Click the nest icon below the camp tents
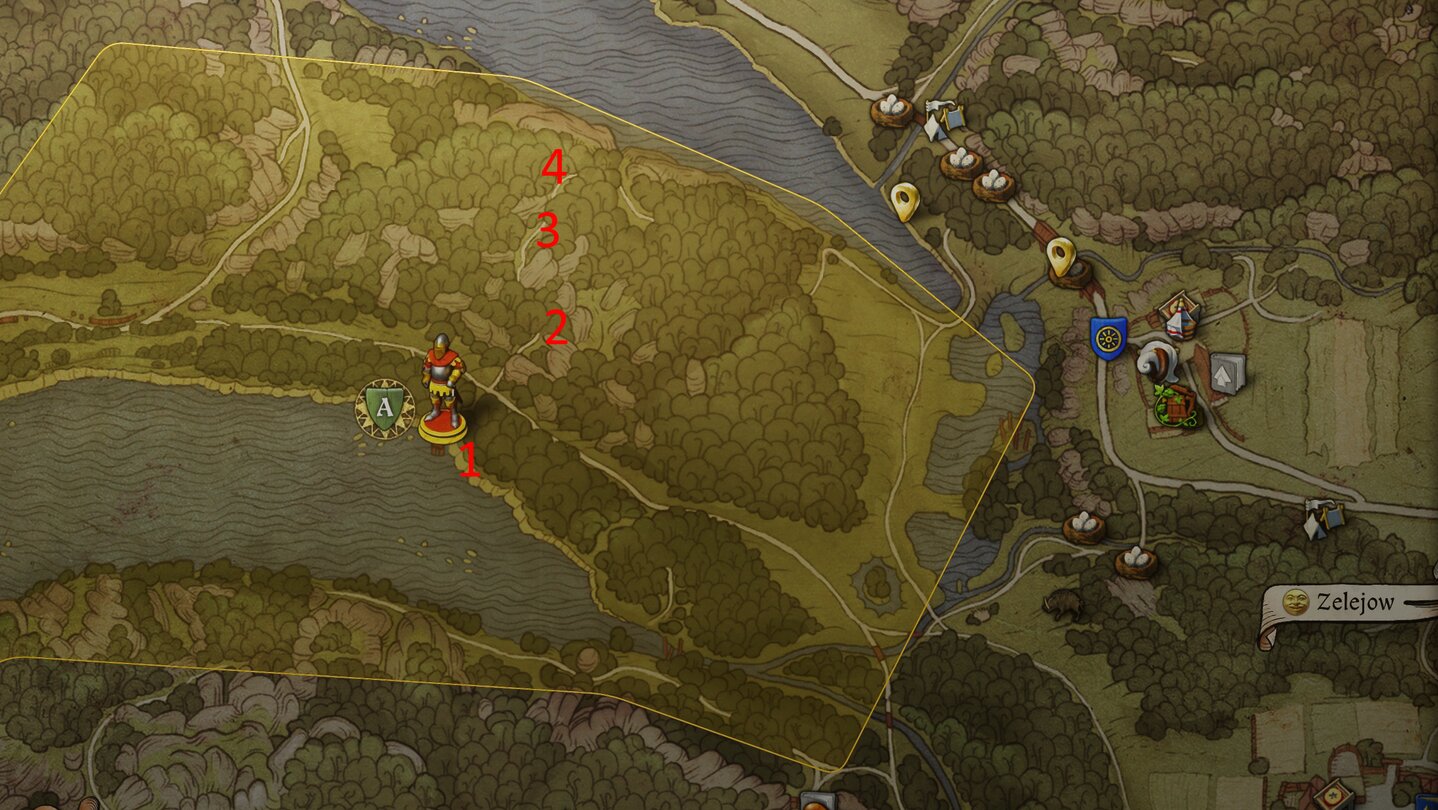Screen dimensions: 1438x810 click(x=959, y=157)
